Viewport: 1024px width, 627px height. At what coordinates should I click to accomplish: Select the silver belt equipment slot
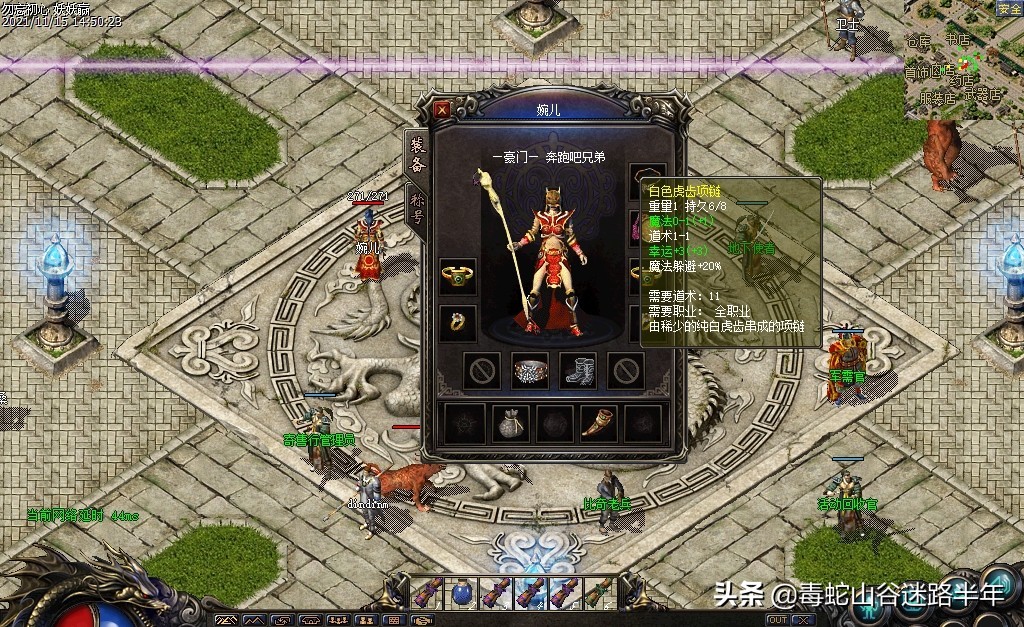[x=530, y=370]
